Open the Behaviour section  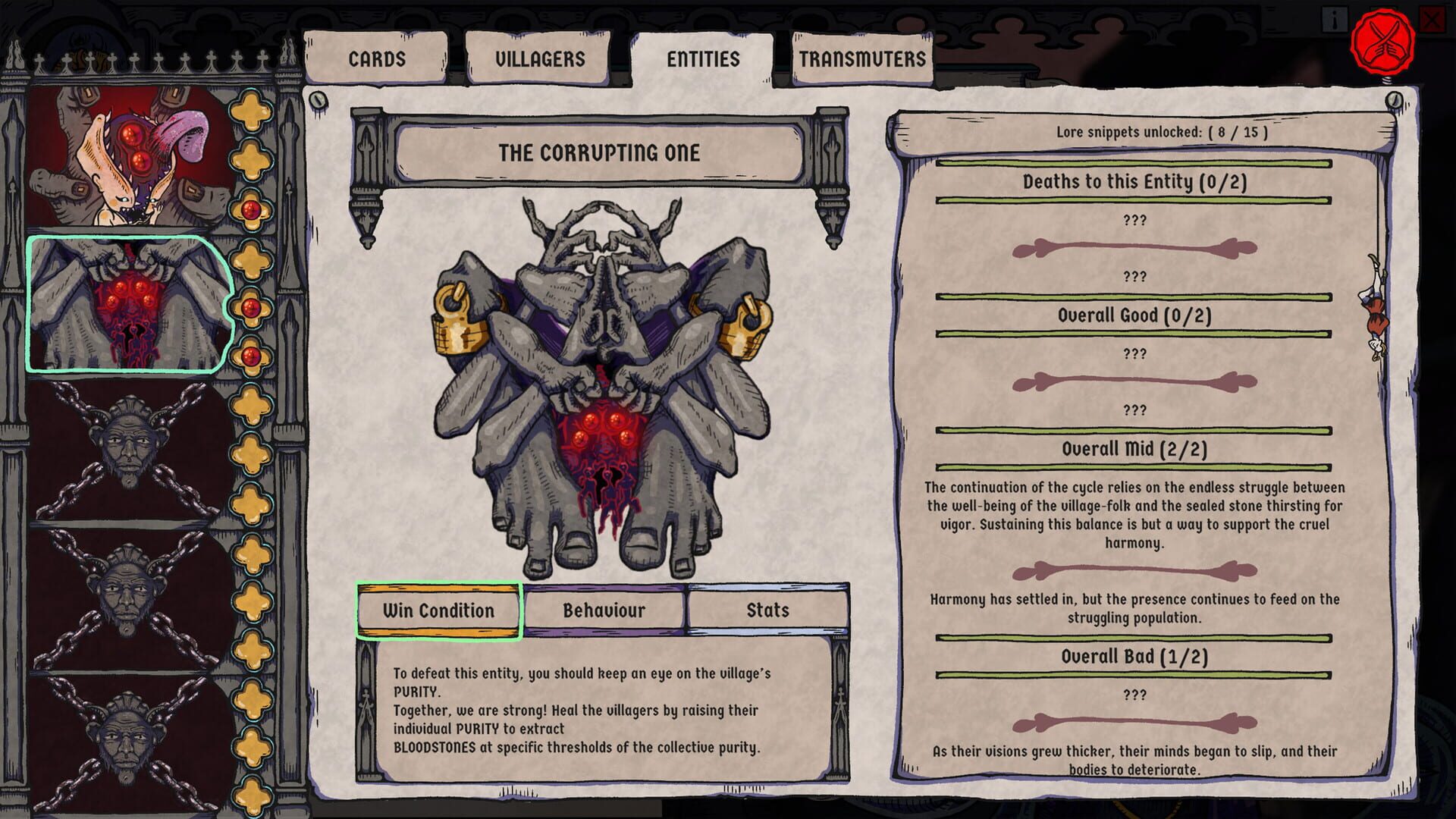click(604, 610)
